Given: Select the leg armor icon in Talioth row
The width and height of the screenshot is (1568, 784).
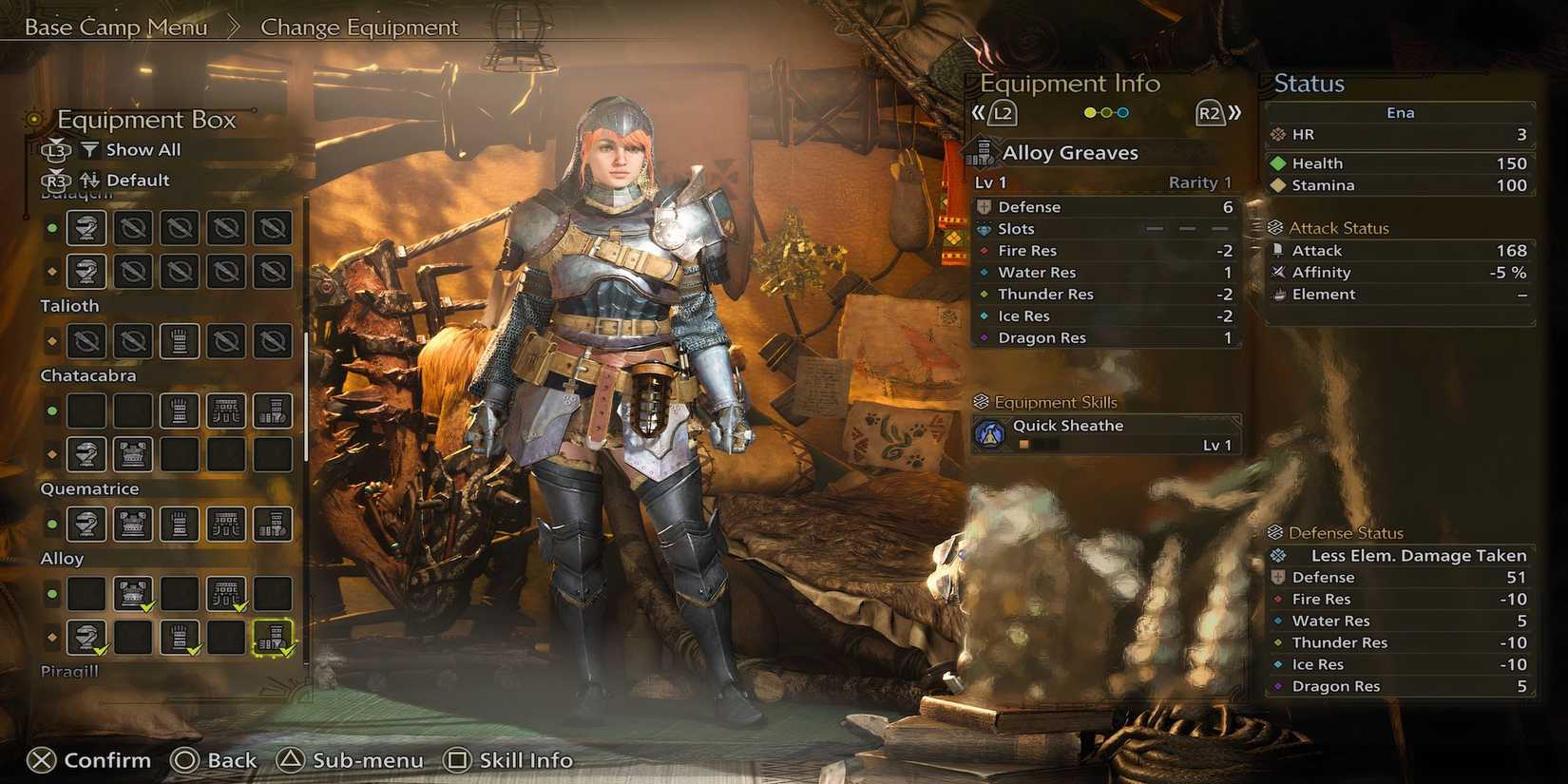Looking at the screenshot, I should 180,340.
